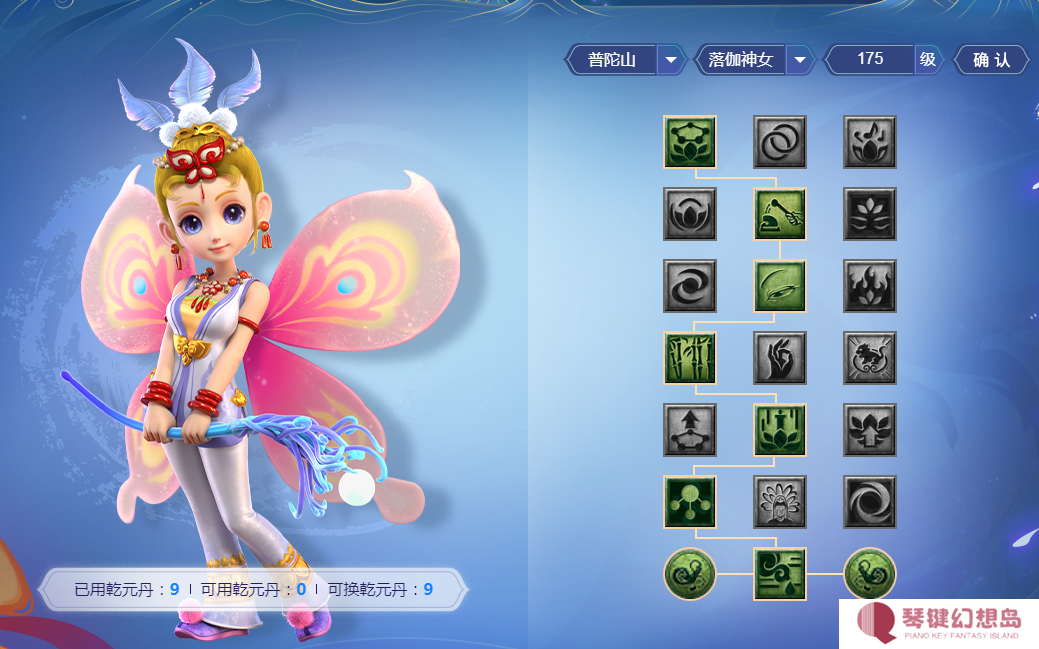1039x649 pixels.
Task: Select the grey peacock deity skill
Action: click(780, 502)
